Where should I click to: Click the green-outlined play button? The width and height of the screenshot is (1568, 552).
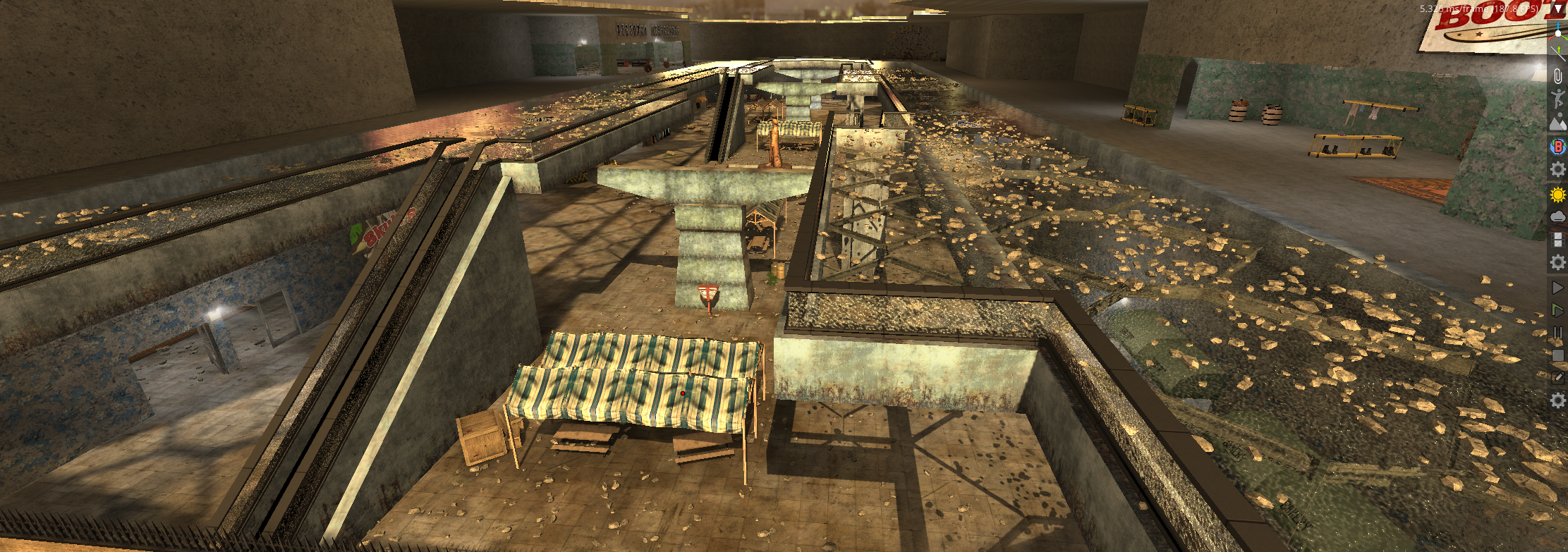[1558, 310]
